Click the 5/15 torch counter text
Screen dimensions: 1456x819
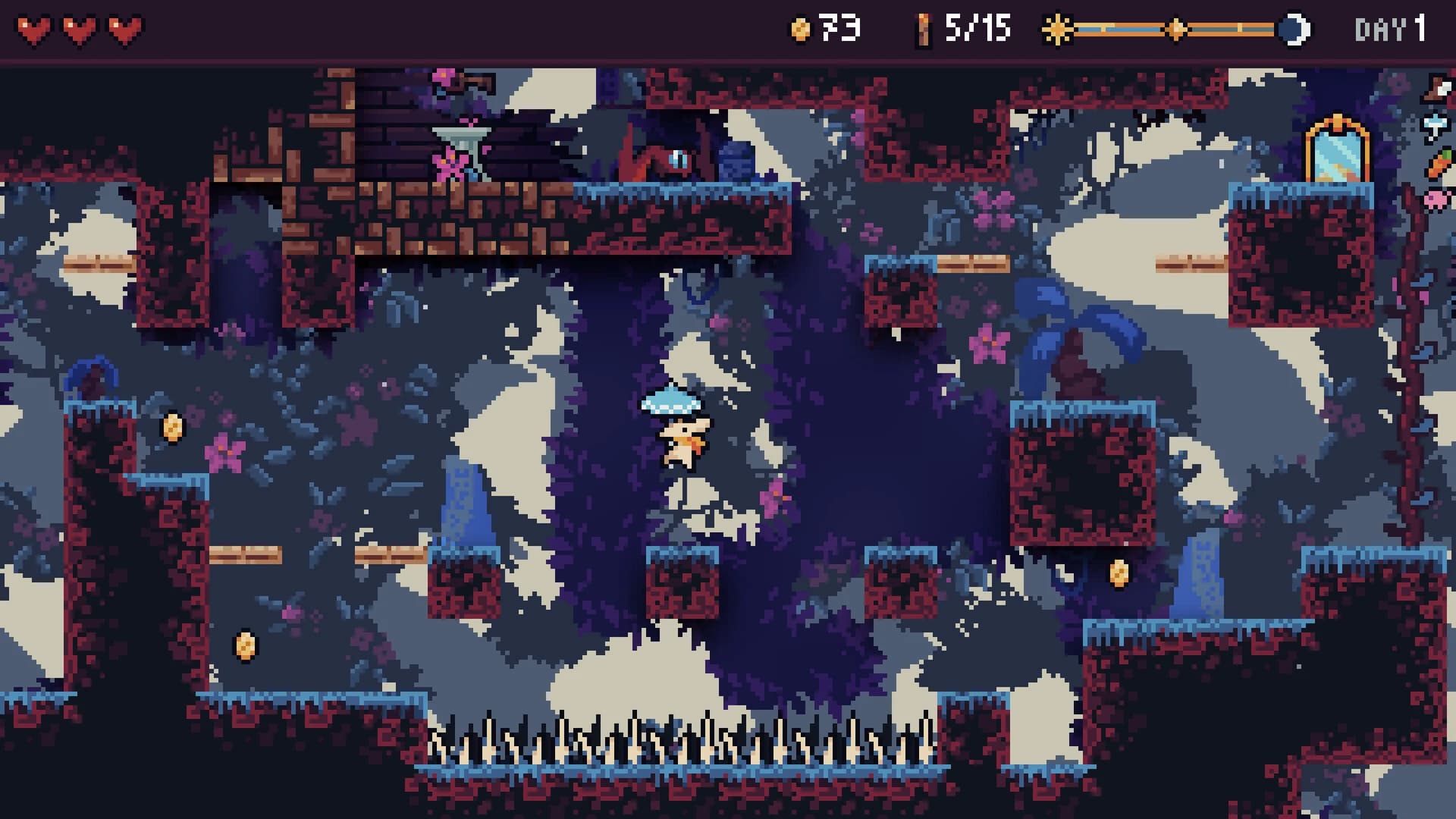(x=977, y=30)
